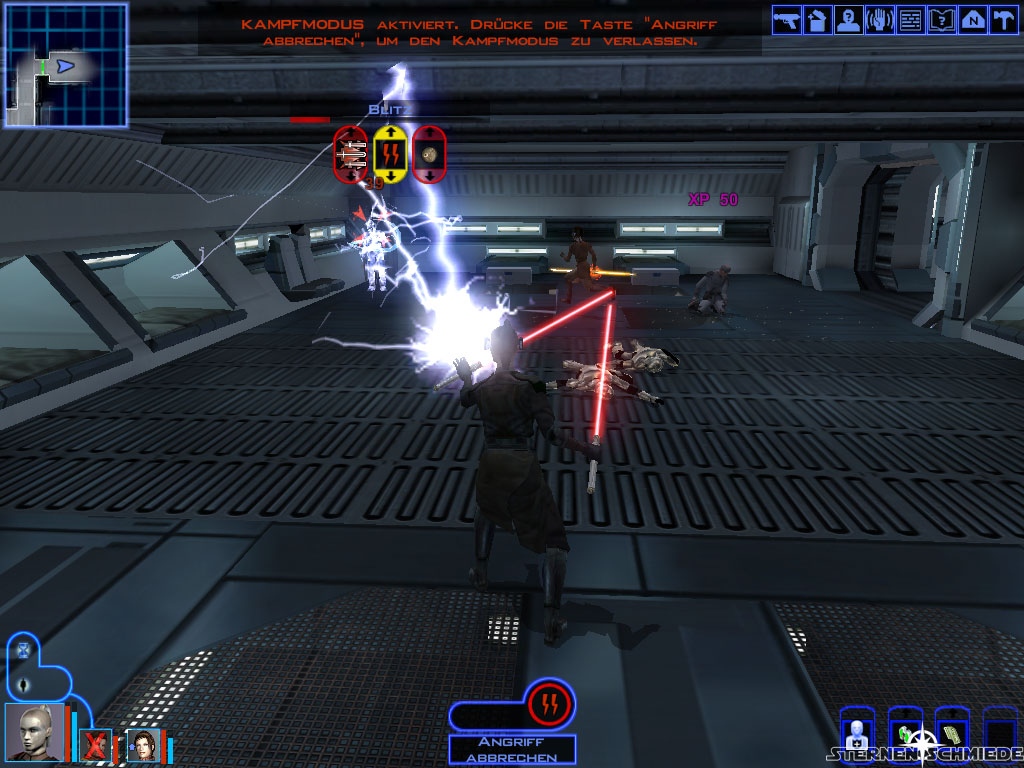1024x768 pixels.
Task: Toggle the stealth mode silhouette icon
Action: pyautogui.click(x=24, y=685)
